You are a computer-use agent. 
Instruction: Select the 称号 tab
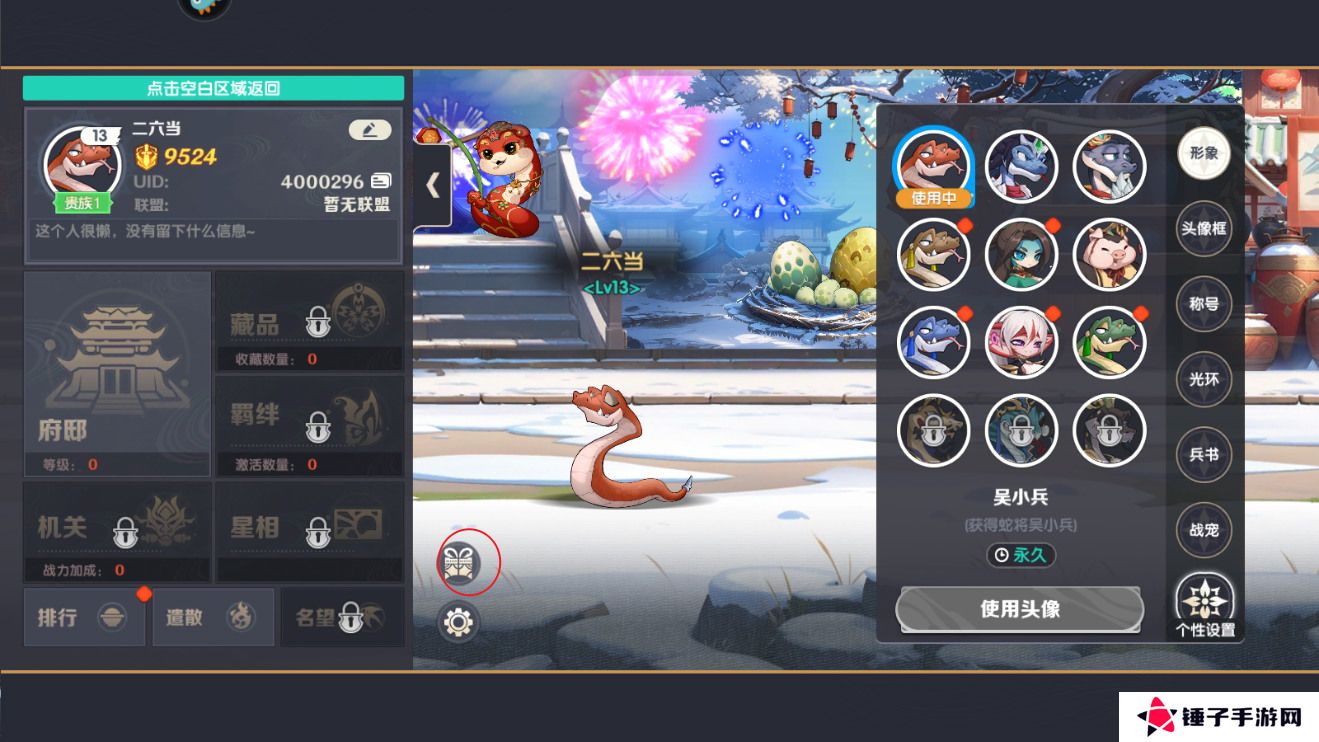tap(1203, 304)
